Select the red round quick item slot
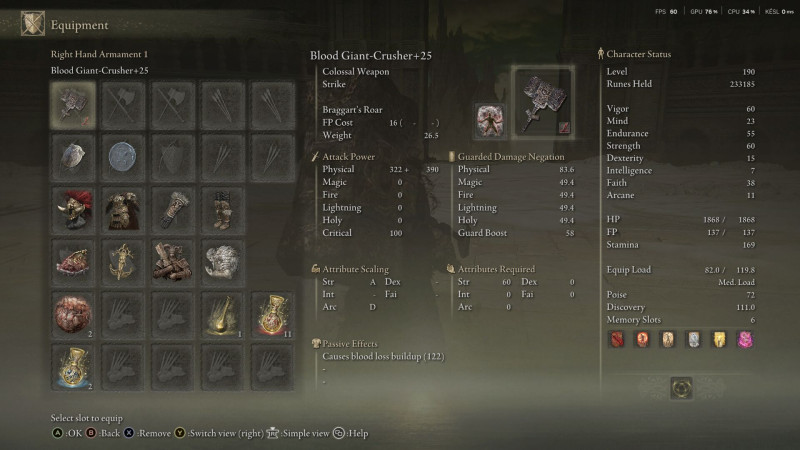Image resolution: width=800 pixels, height=450 pixels. click(72, 314)
